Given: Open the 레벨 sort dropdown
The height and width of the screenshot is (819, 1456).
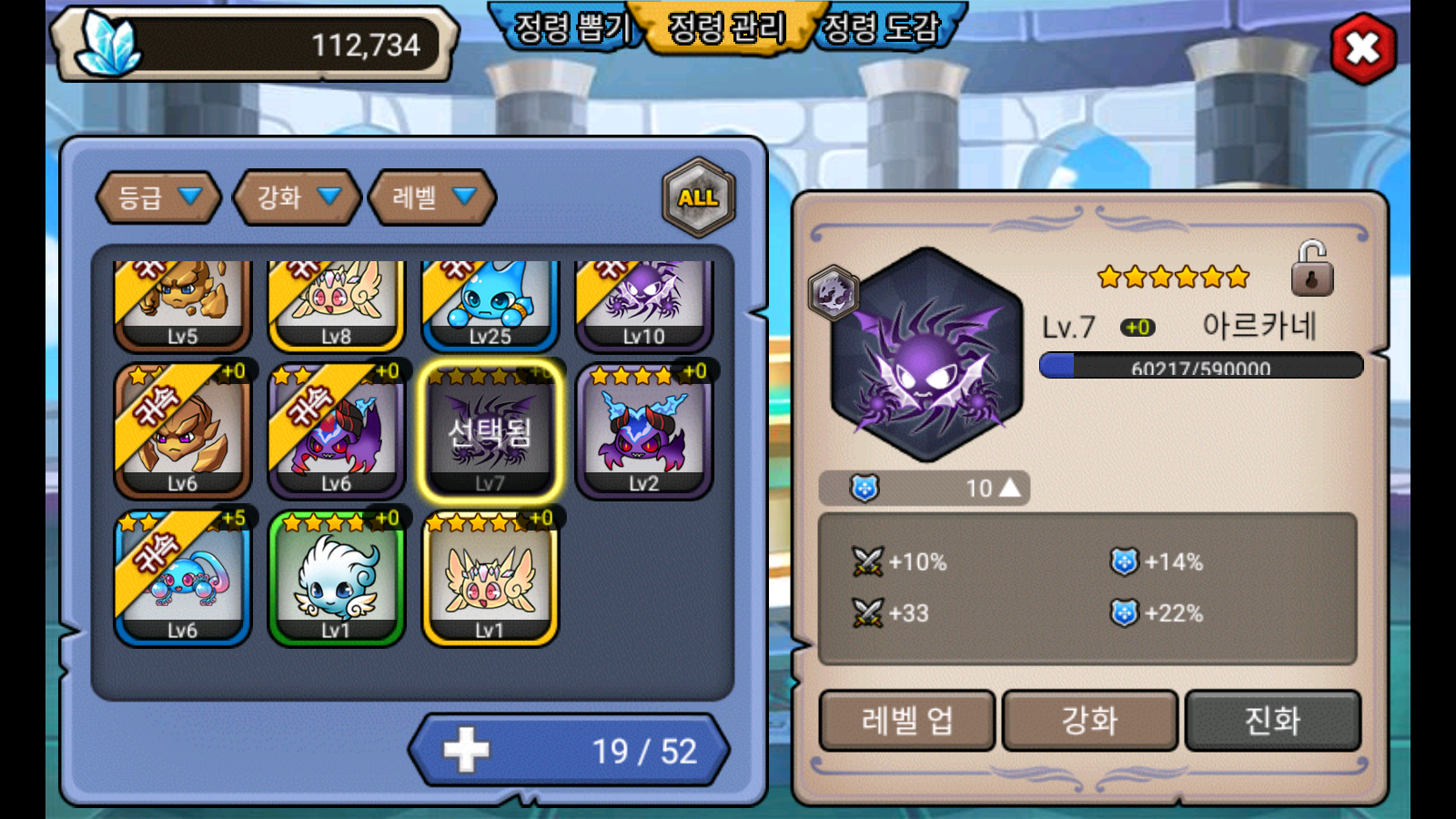Looking at the screenshot, I should point(432,197).
